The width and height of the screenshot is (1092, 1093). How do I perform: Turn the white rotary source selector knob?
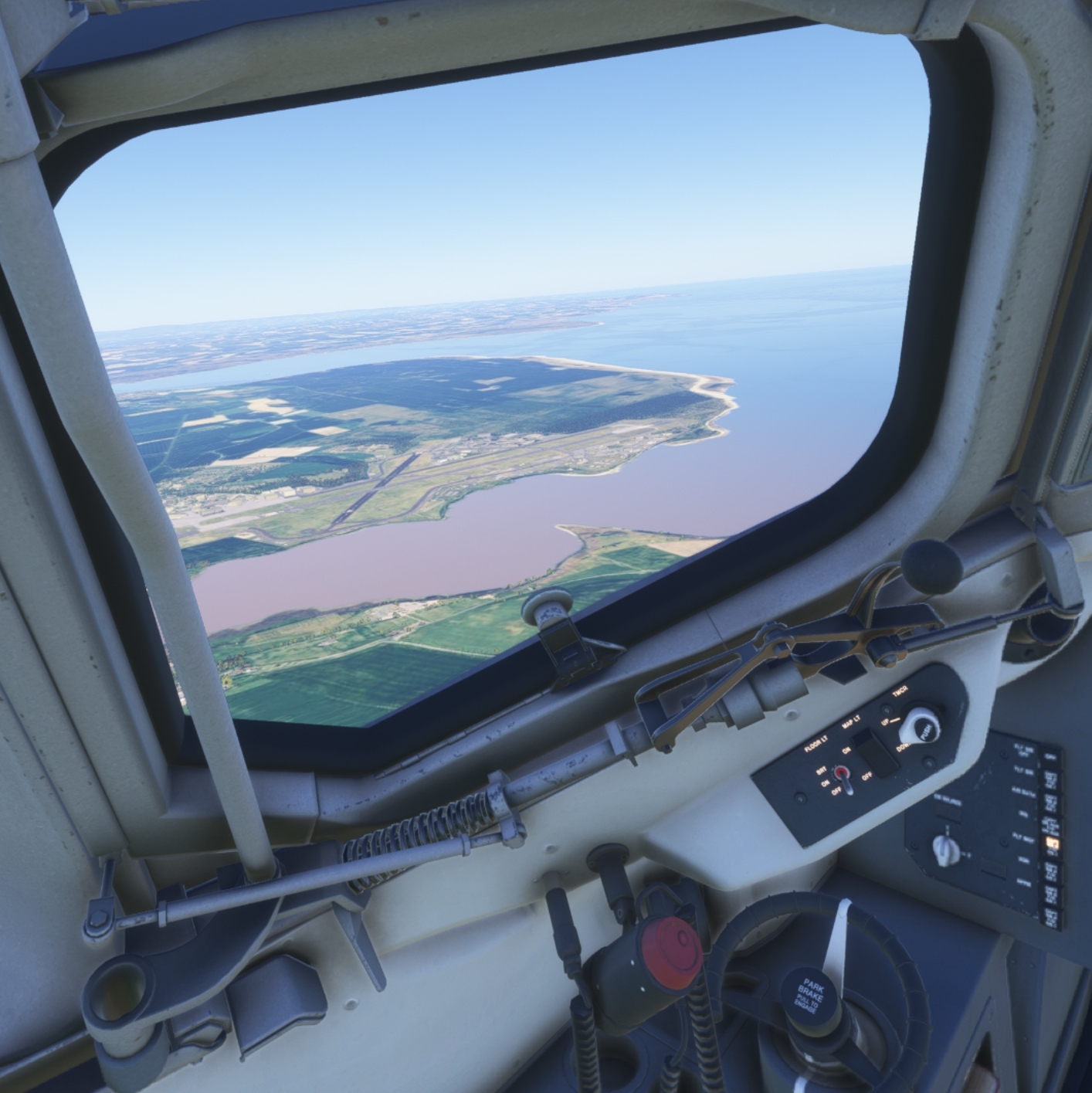click(944, 850)
